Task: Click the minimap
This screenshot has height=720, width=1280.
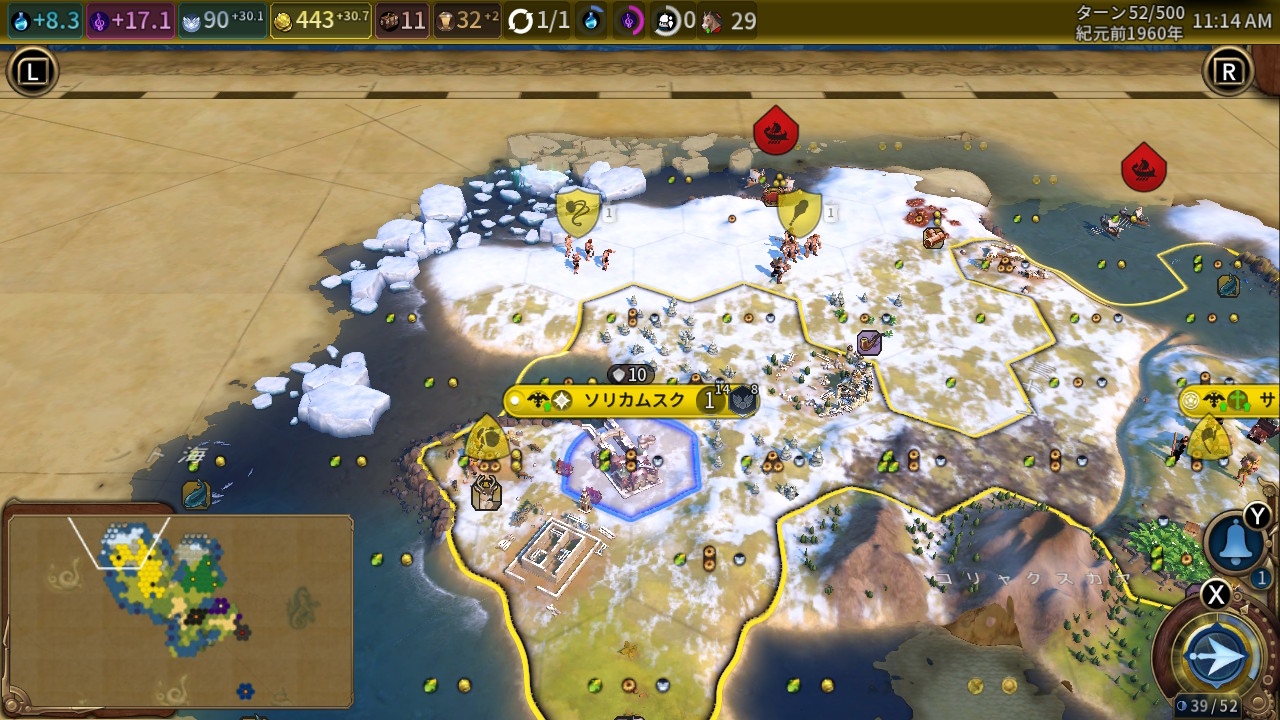Action: pos(180,609)
